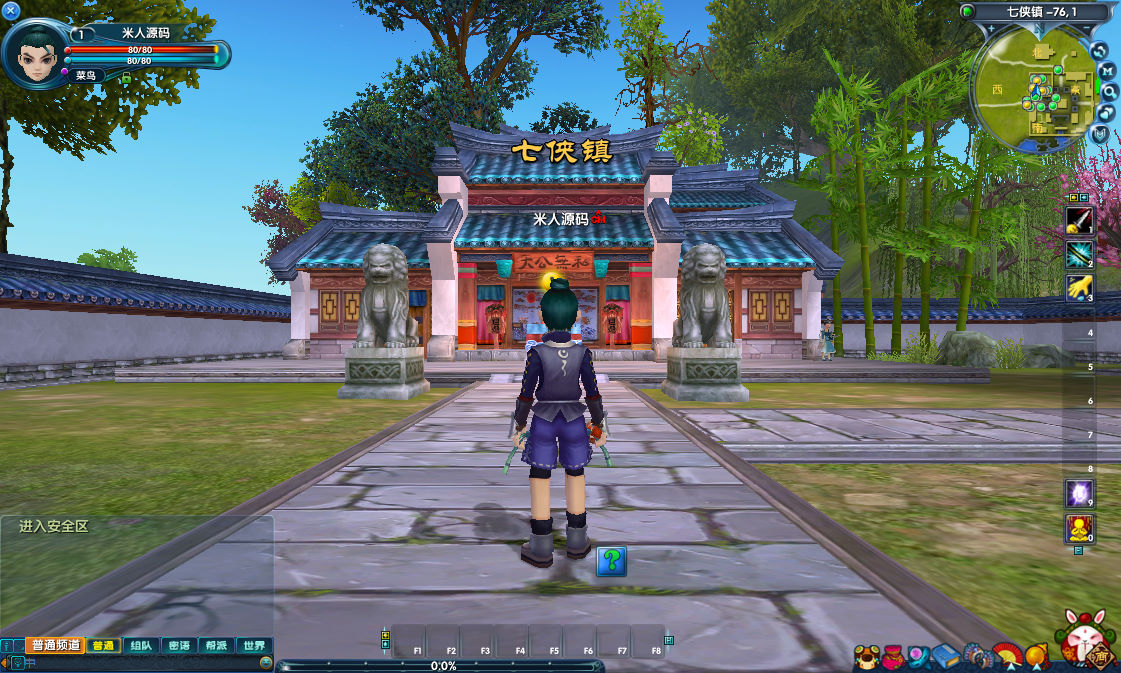Select the 普通 normal chat tab

click(103, 646)
